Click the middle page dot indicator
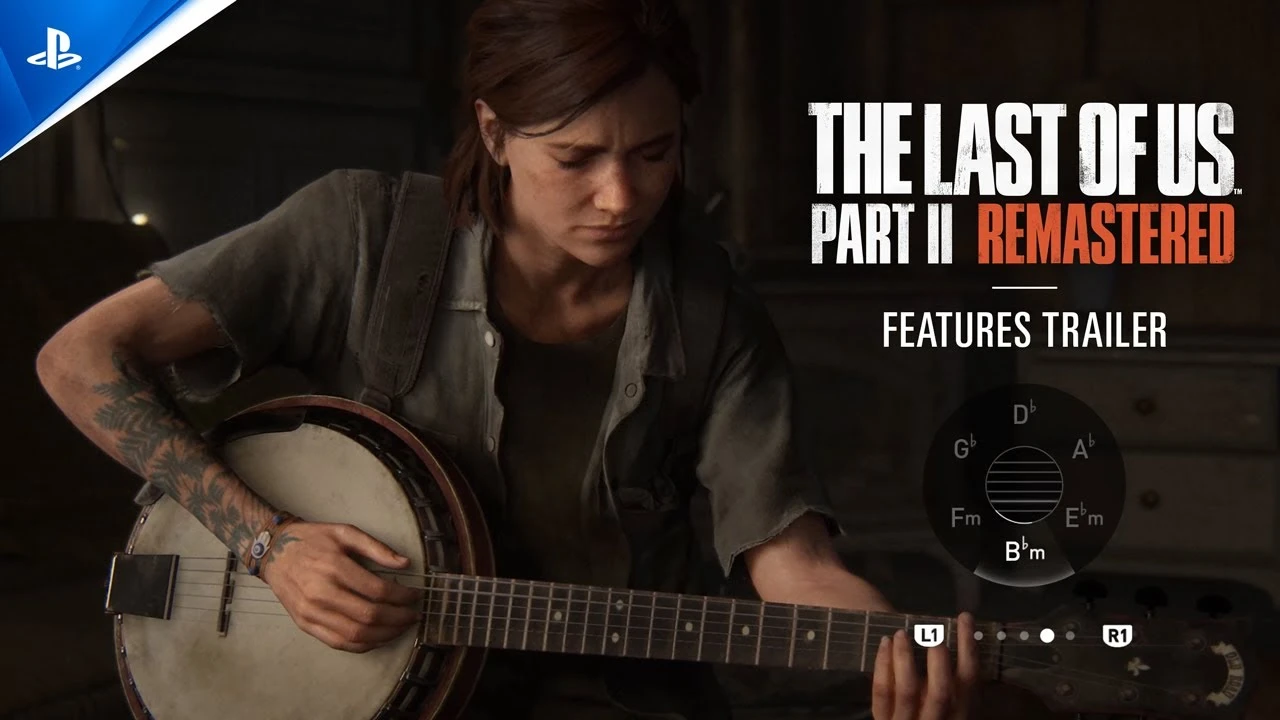Image resolution: width=1280 pixels, height=720 pixels. click(x=1024, y=636)
